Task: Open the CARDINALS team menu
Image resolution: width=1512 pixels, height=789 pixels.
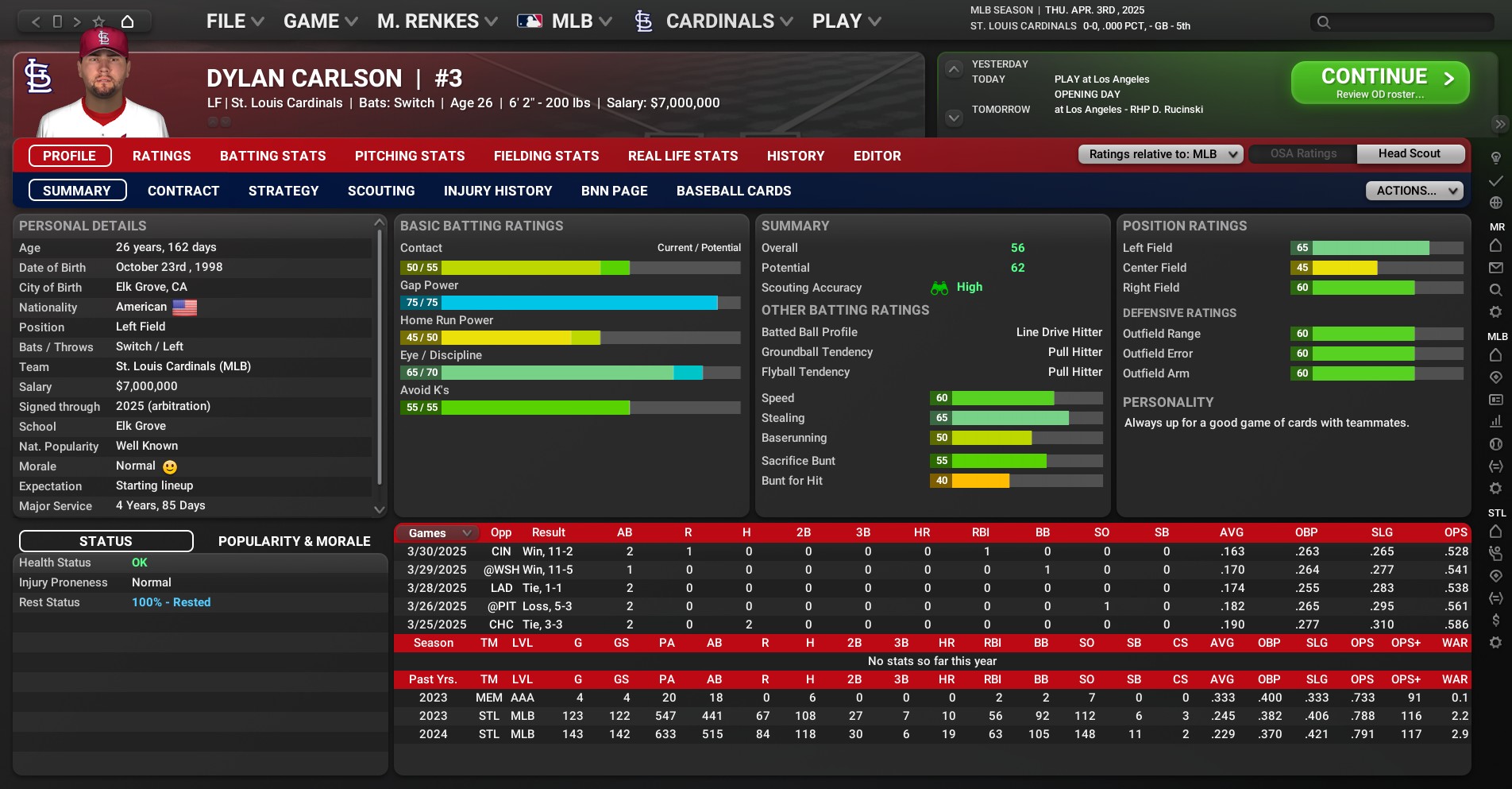Action: [719, 21]
